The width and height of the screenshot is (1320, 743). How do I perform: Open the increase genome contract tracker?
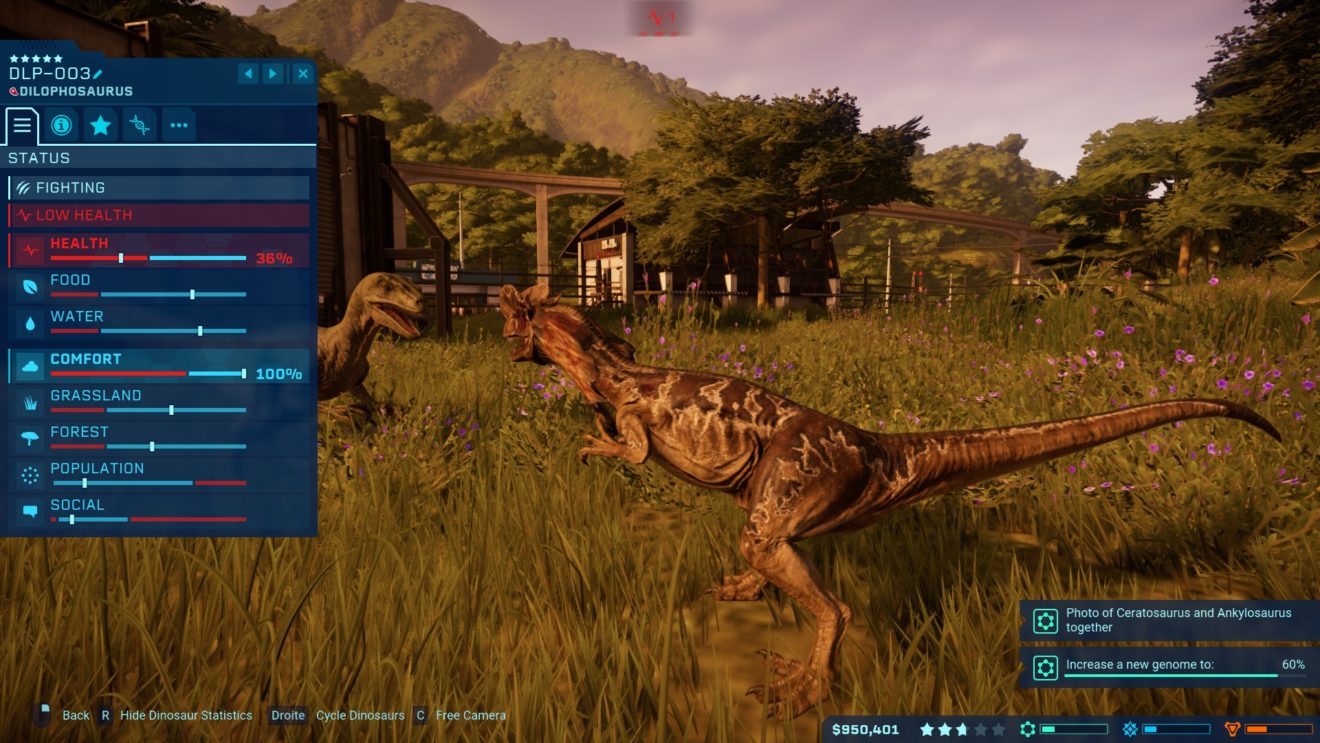[1168, 667]
